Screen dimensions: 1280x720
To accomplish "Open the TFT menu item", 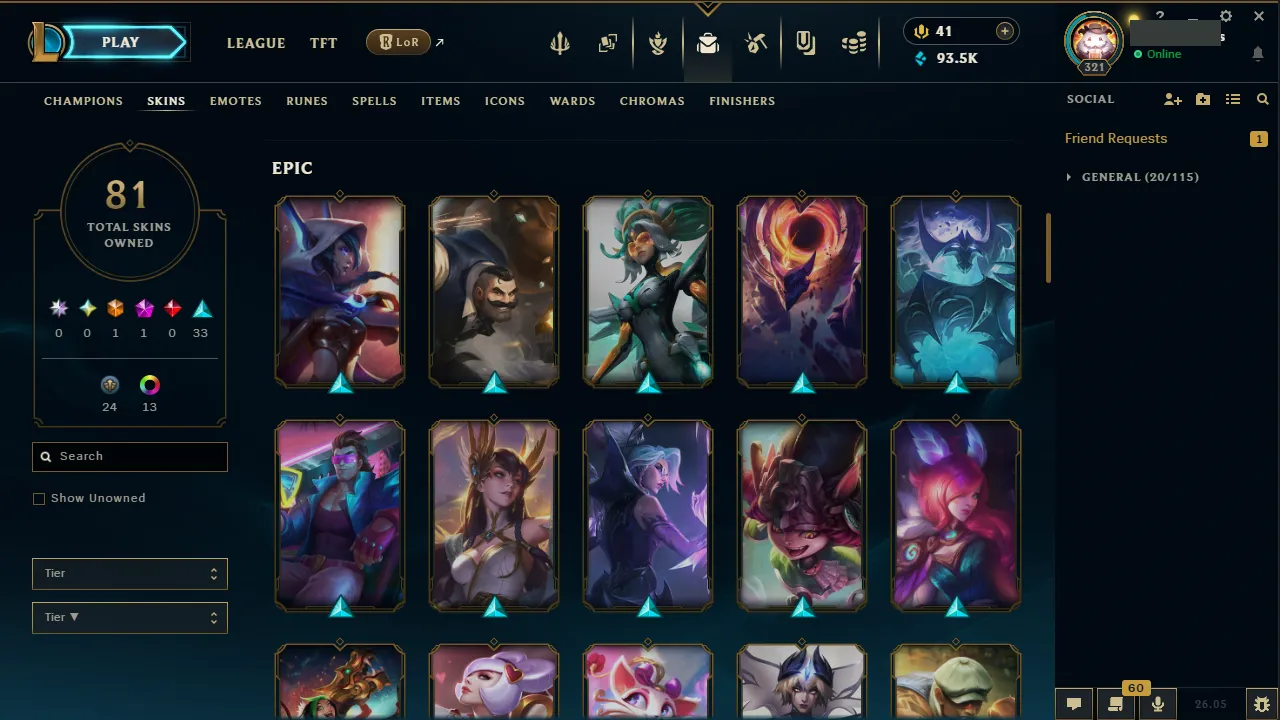I will click(x=323, y=43).
